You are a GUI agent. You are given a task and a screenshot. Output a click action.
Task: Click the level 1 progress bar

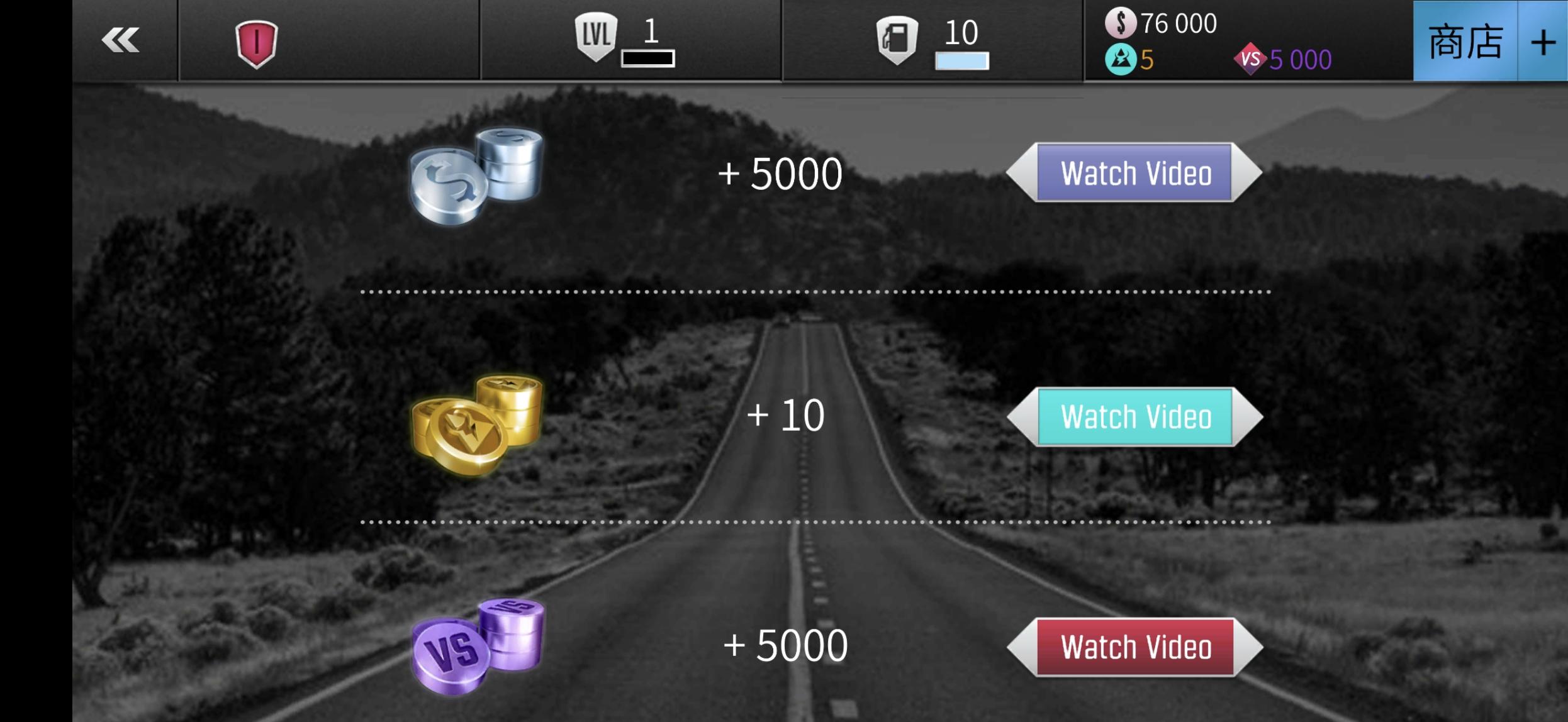pos(648,60)
